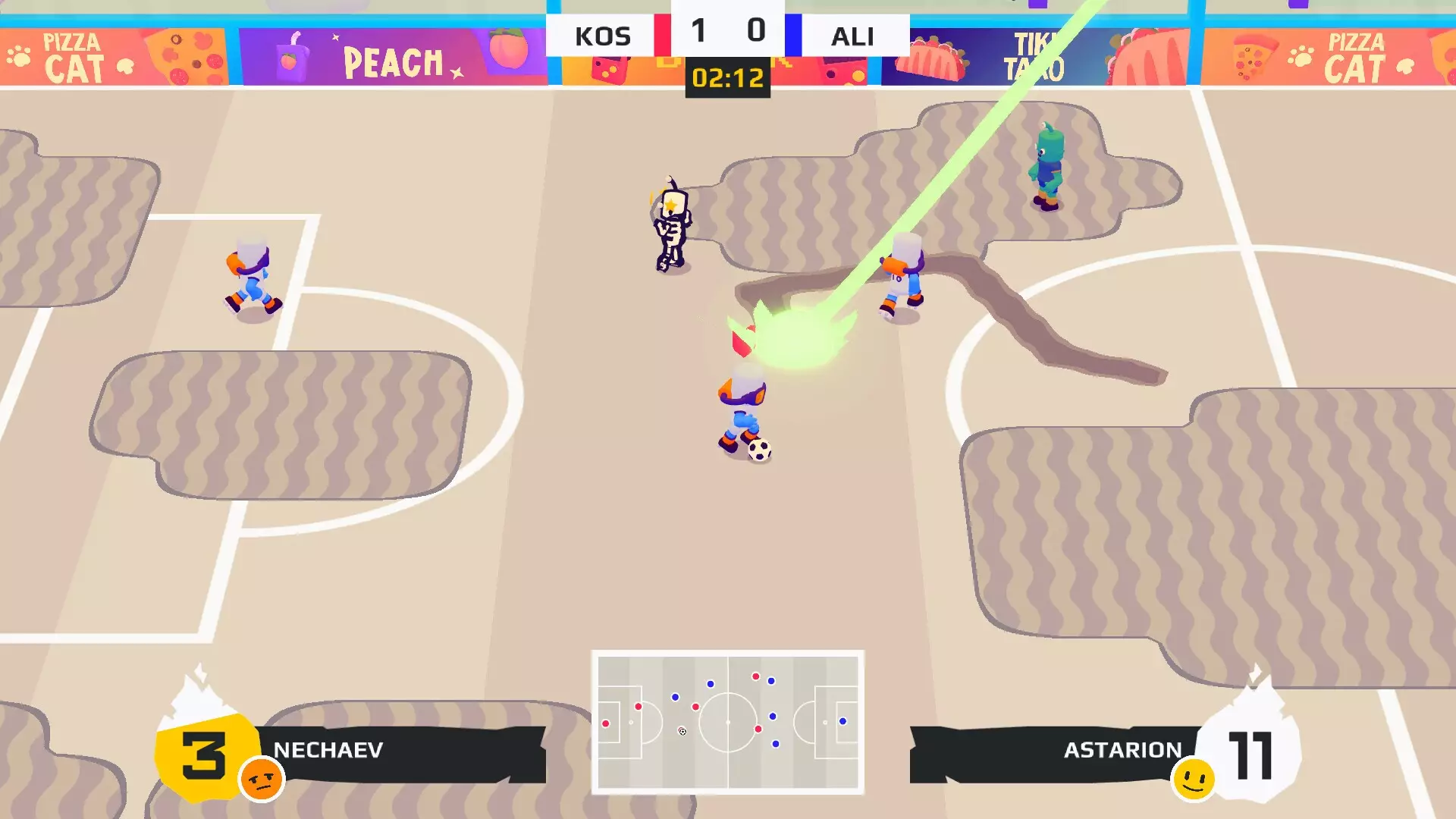
Task: Click the ALI team label
Action: pyautogui.click(x=852, y=36)
